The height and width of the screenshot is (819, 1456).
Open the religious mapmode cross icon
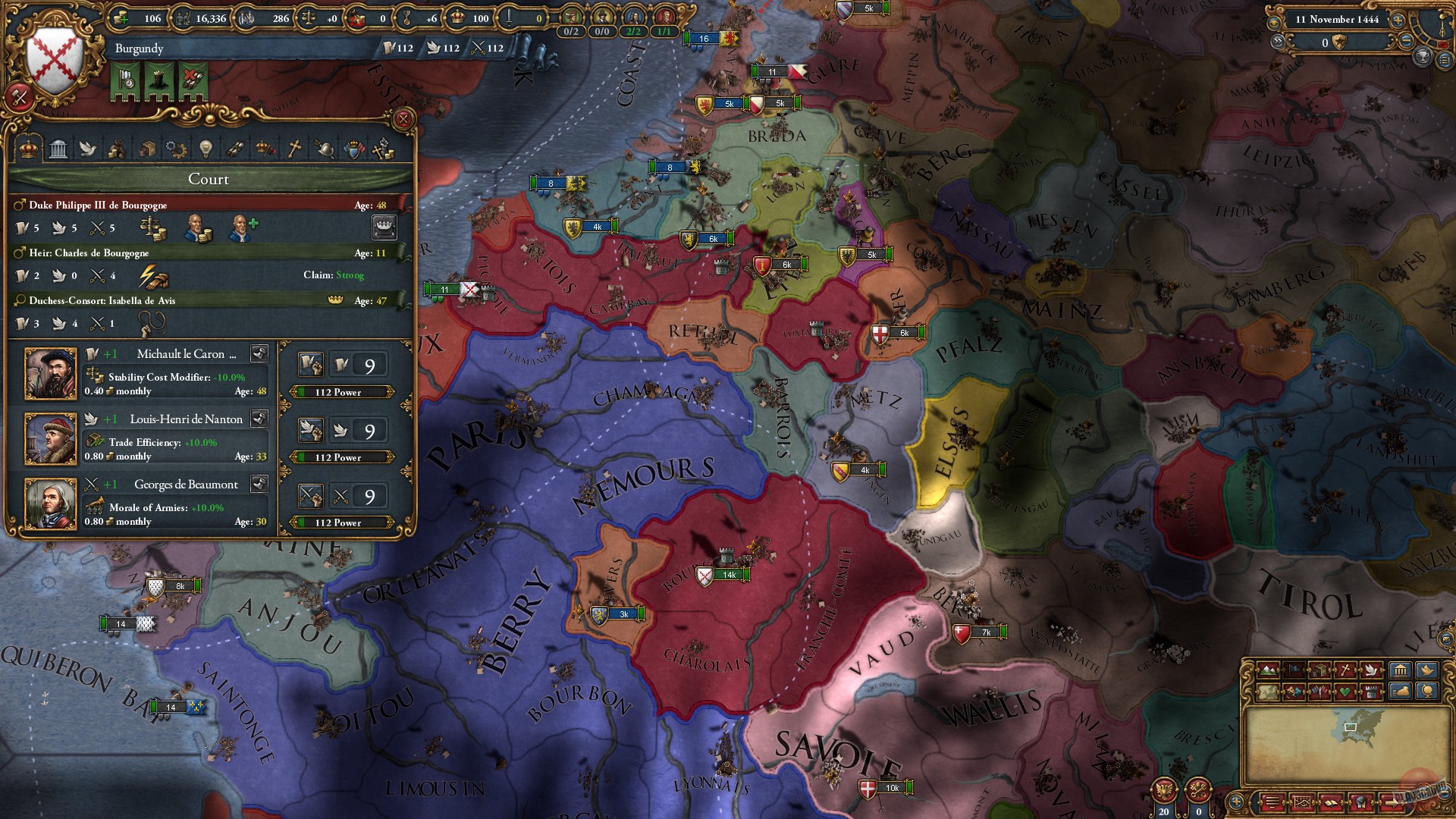pos(1345,670)
